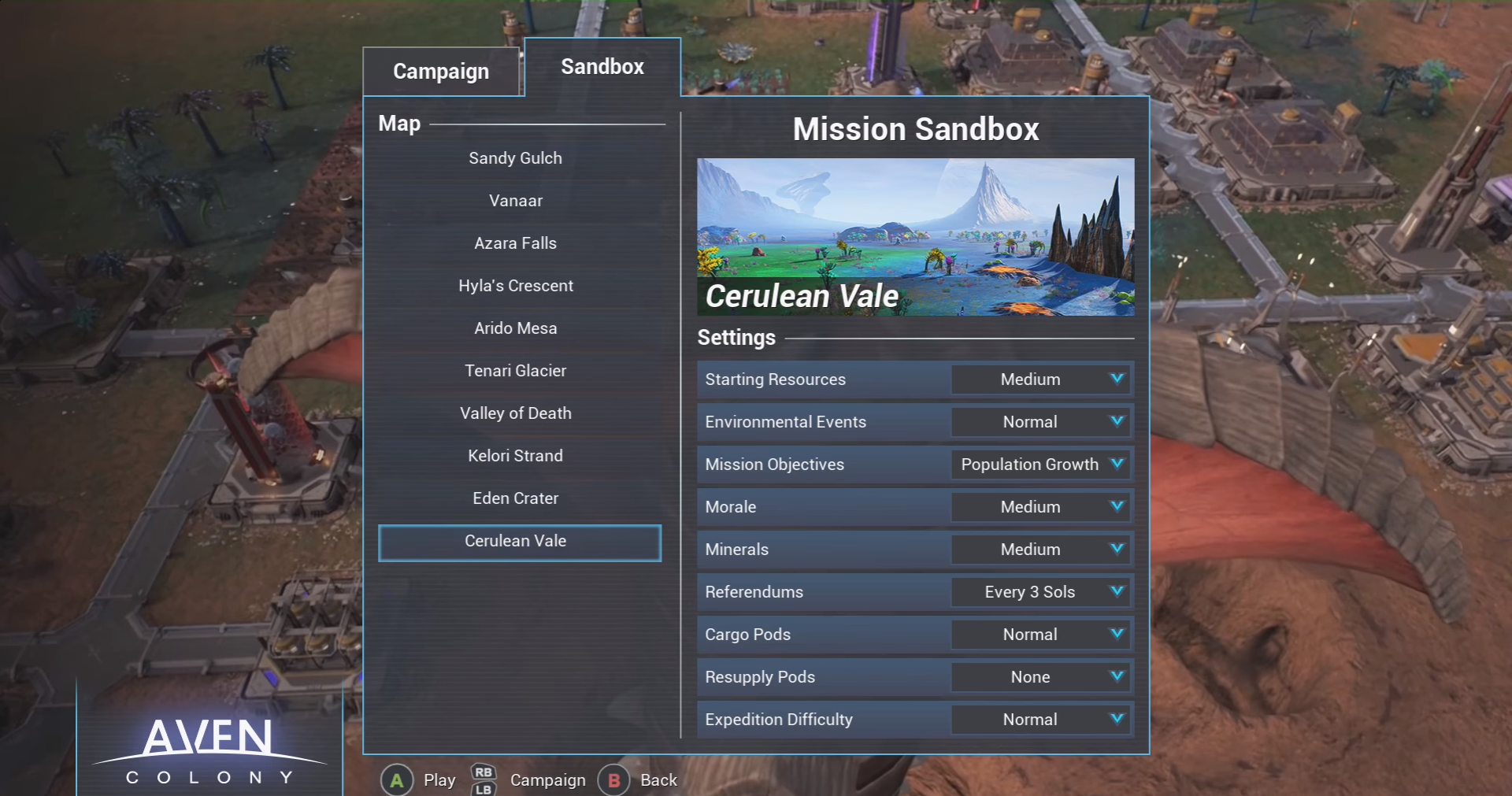Choose Hyla's Crescent map
Viewport: 1512px width, 796px height.
516,286
